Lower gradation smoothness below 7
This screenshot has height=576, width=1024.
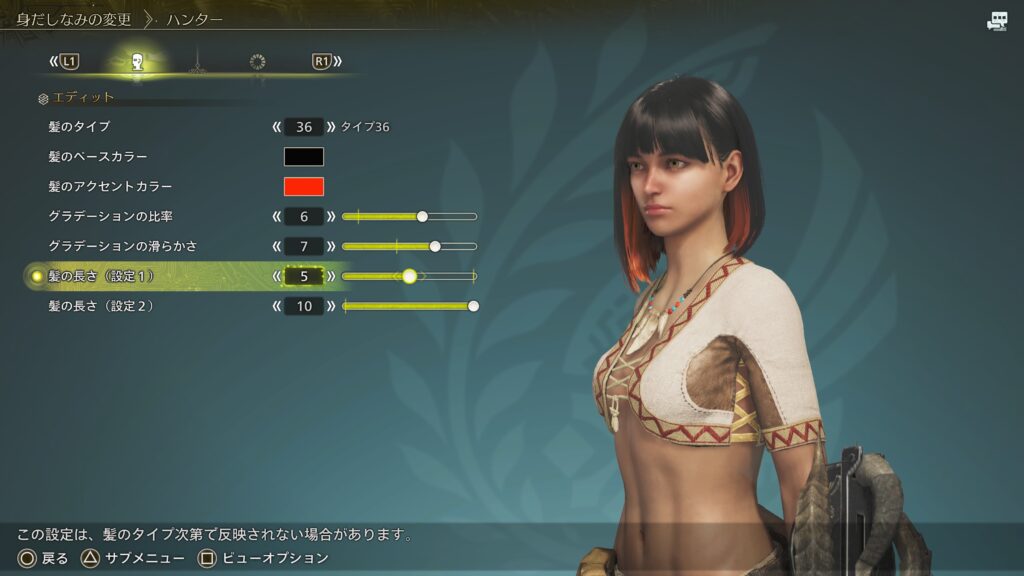(x=276, y=246)
